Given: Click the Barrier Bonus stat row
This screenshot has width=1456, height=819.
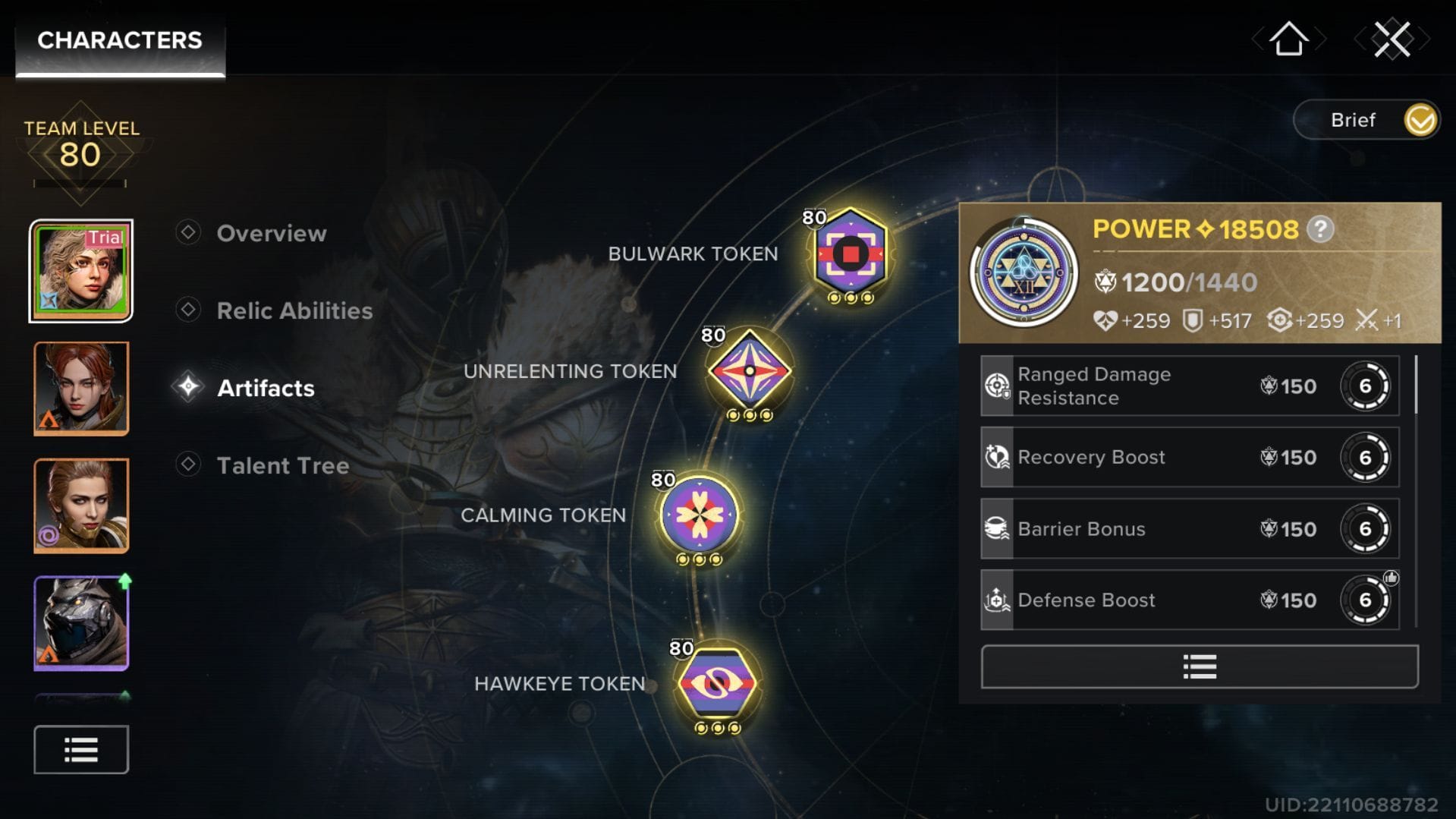Looking at the screenshot, I should (x=1189, y=529).
